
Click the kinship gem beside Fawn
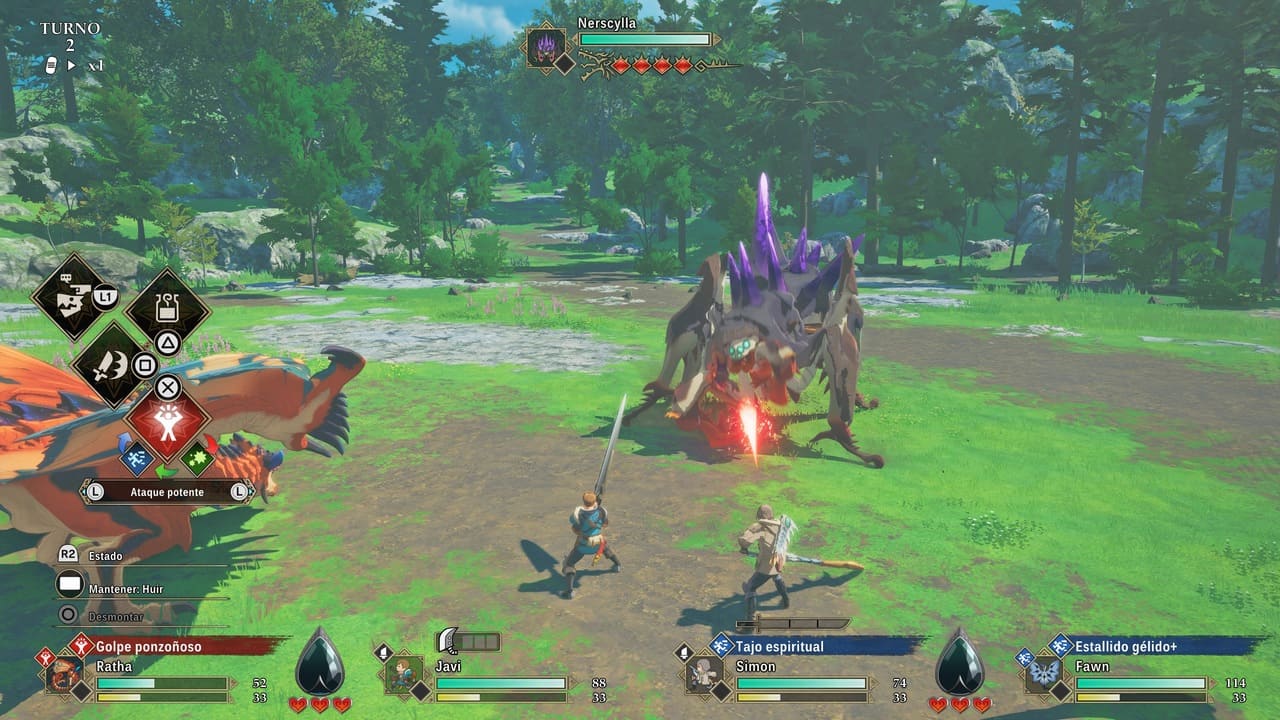[960, 664]
